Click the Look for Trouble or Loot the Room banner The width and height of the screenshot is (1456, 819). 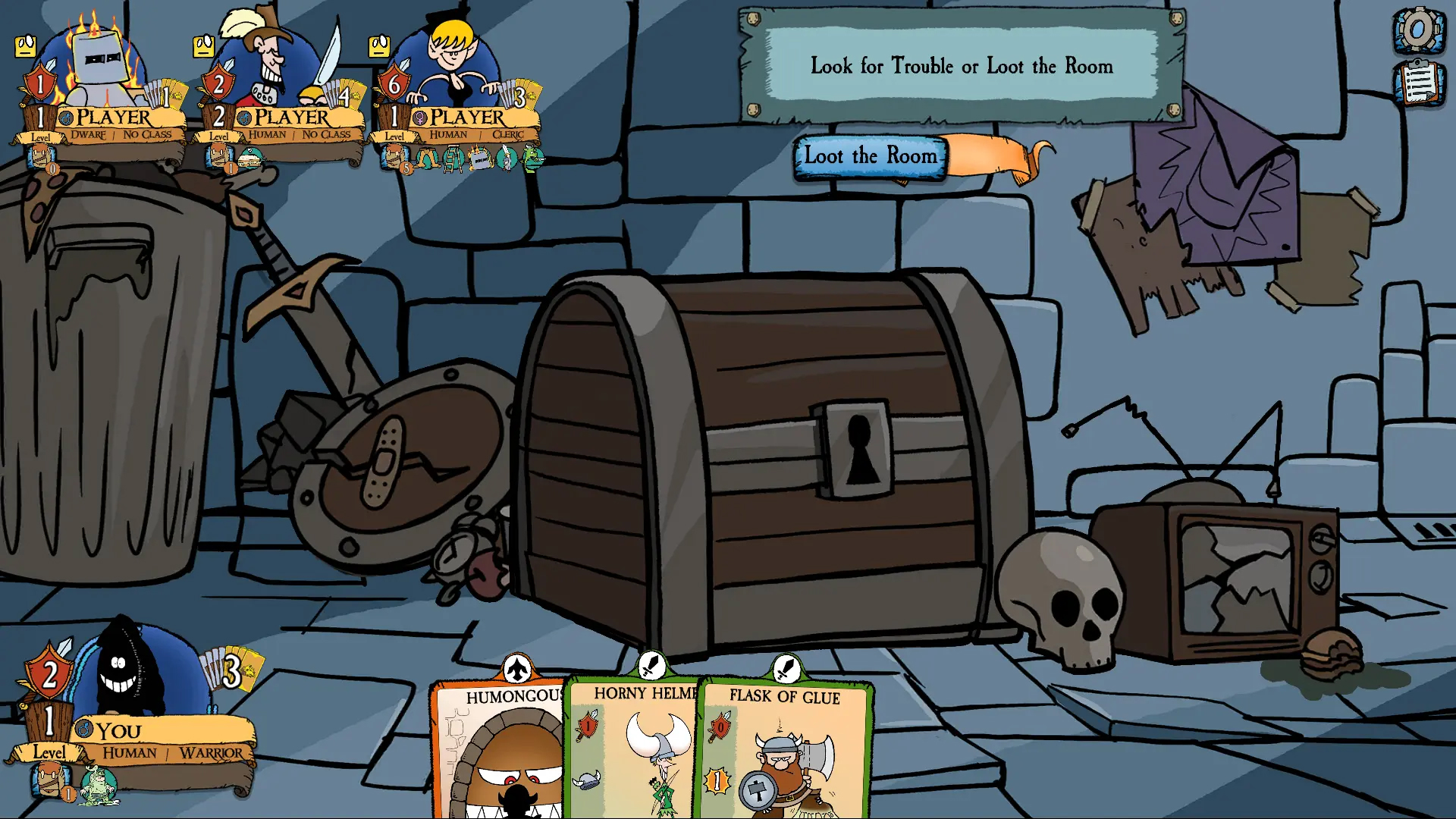click(x=961, y=67)
